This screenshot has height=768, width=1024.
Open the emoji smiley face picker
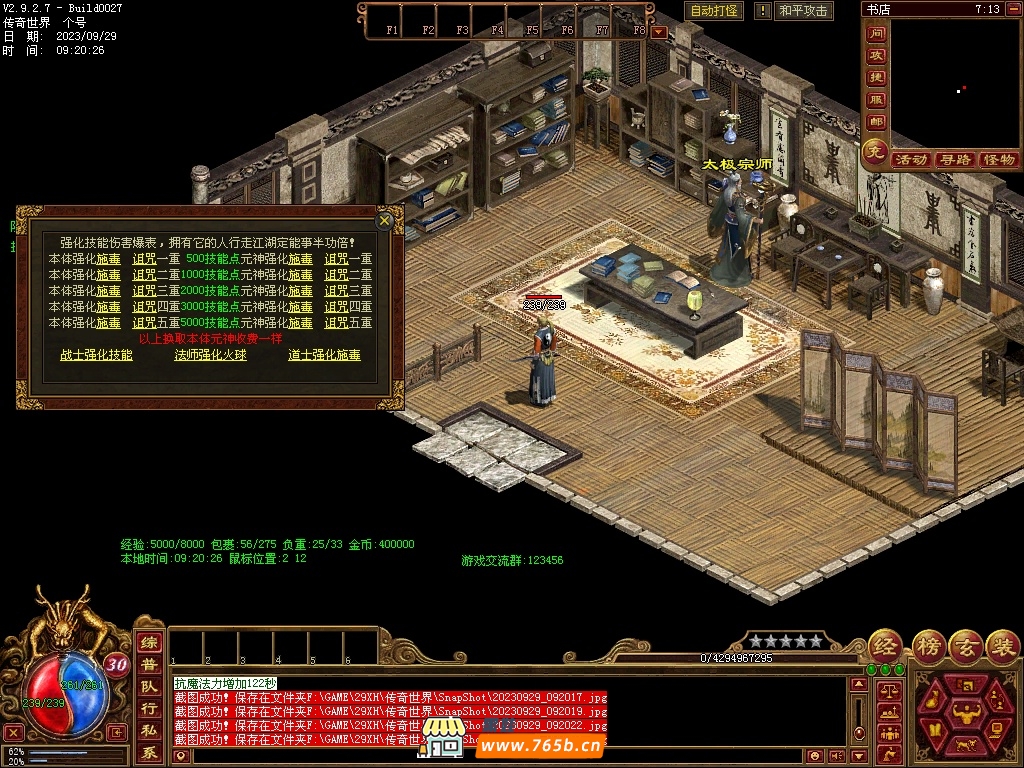pyautogui.click(x=815, y=756)
